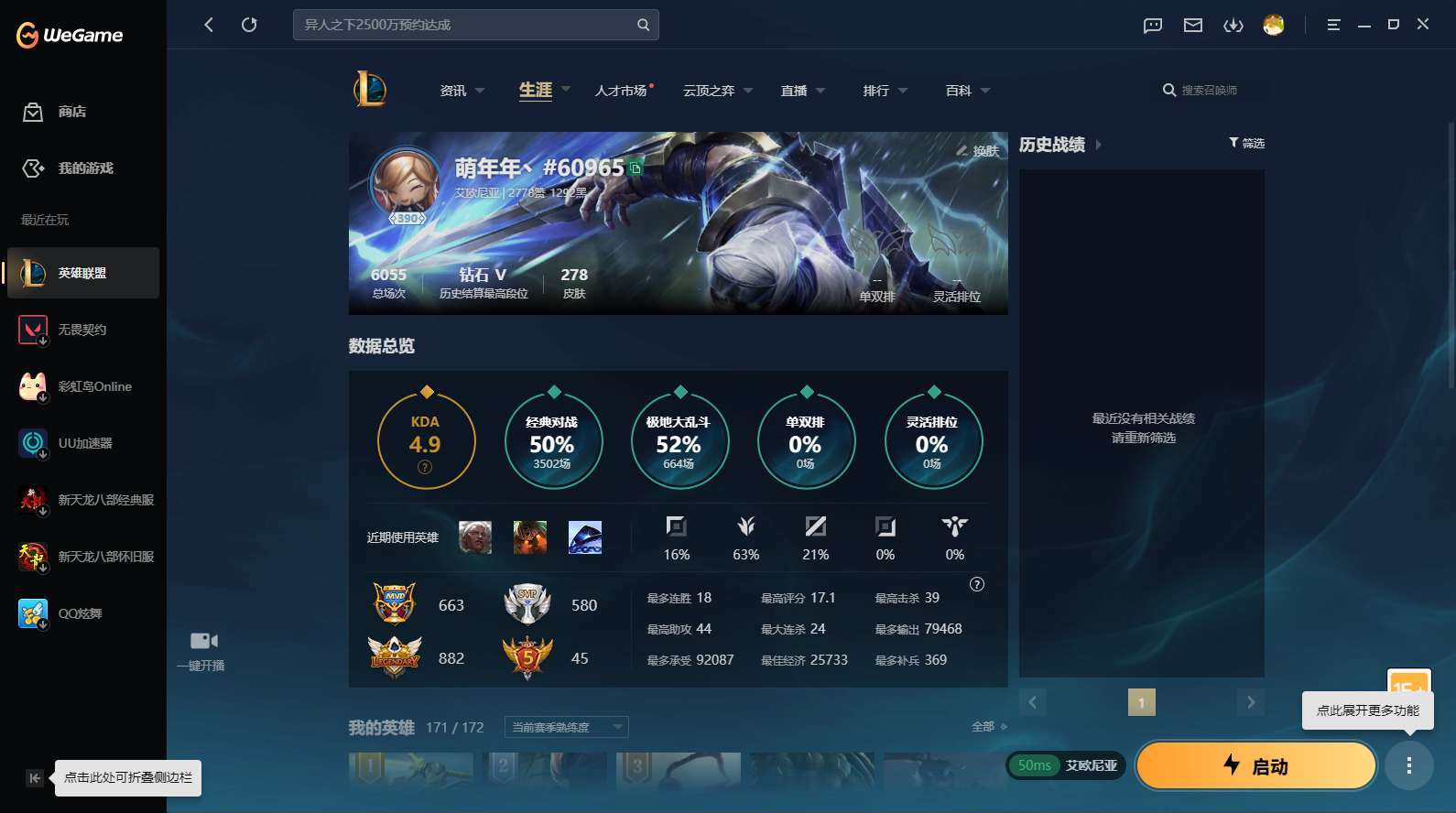Open the chat message icon in top bar
The image size is (1456, 813).
(x=1151, y=26)
